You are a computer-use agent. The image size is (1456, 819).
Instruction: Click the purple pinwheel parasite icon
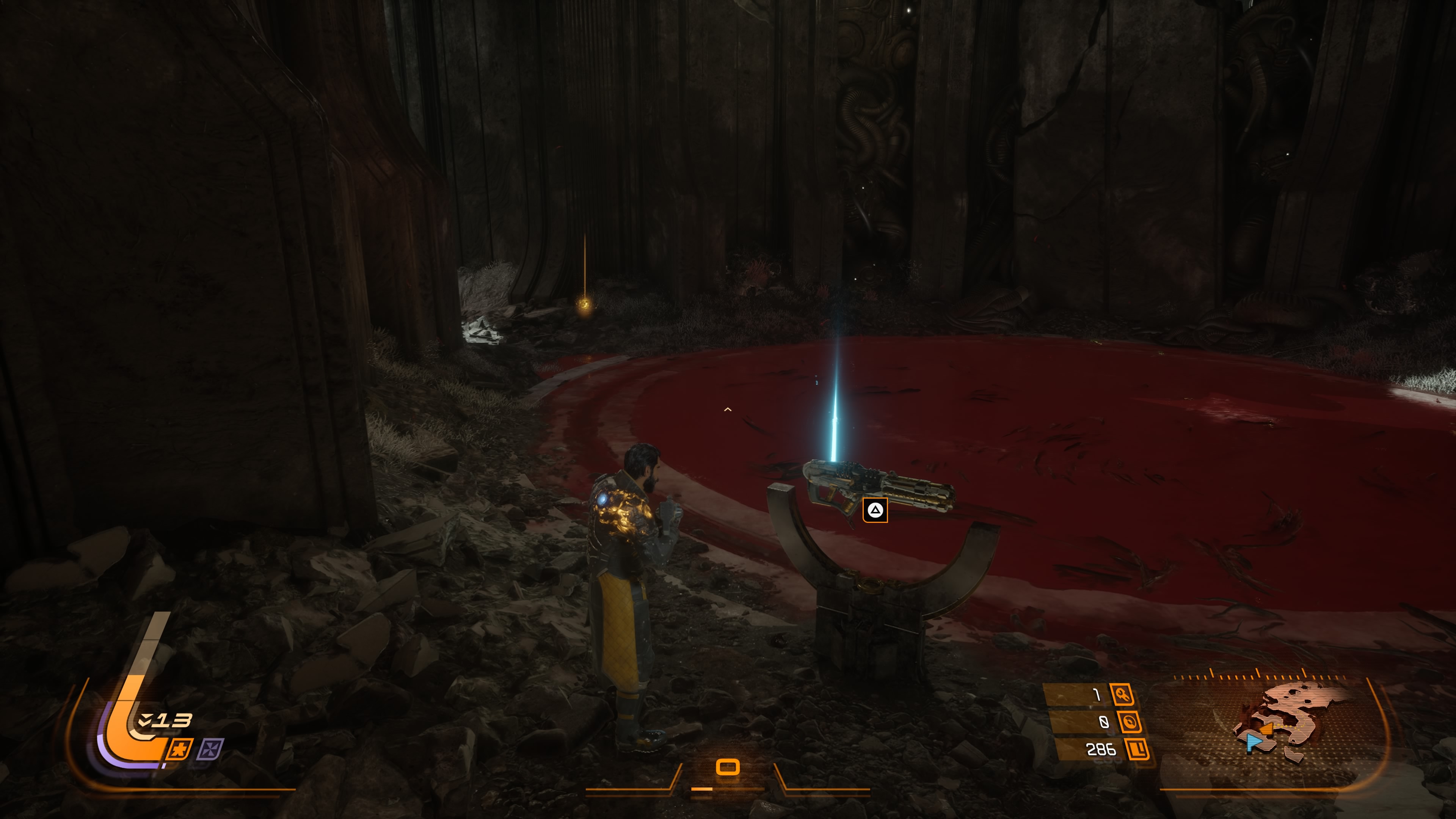coord(210,750)
